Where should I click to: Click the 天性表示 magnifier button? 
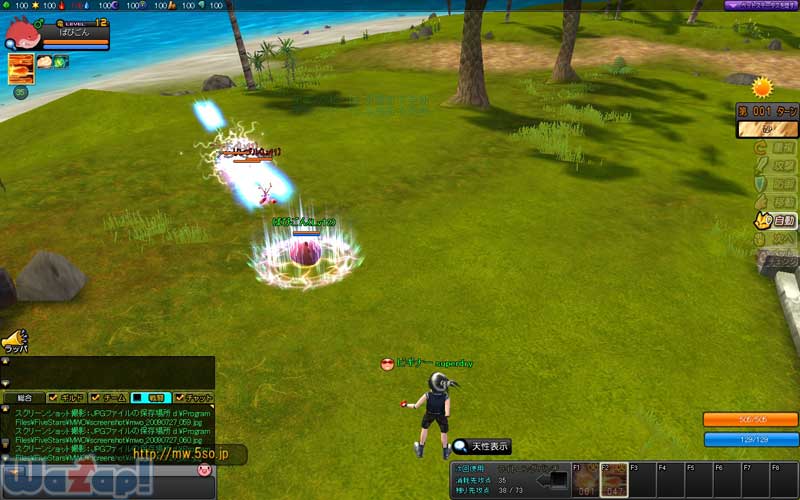(481, 446)
